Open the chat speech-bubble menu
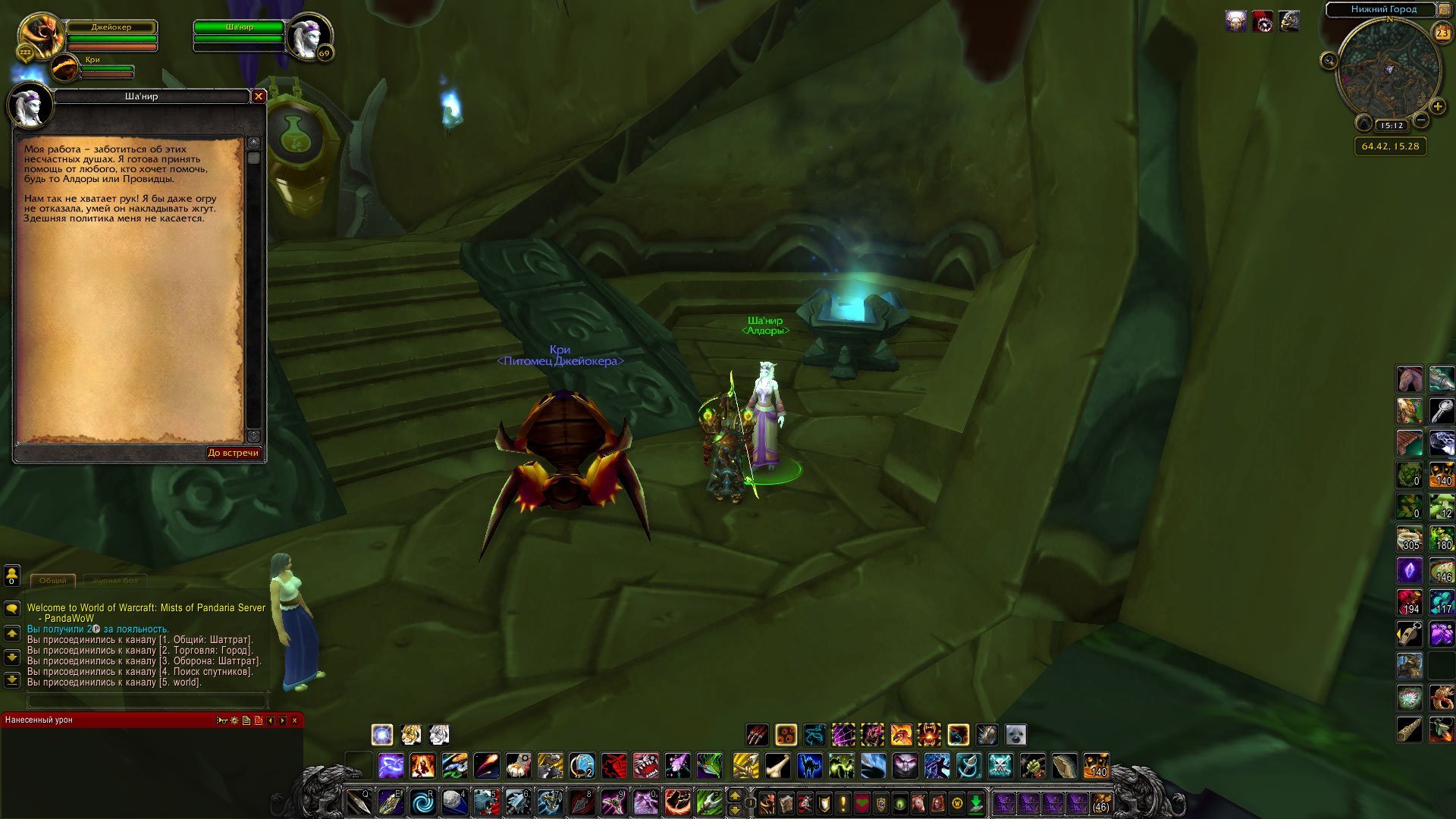The width and height of the screenshot is (1456, 819). pos(12,608)
